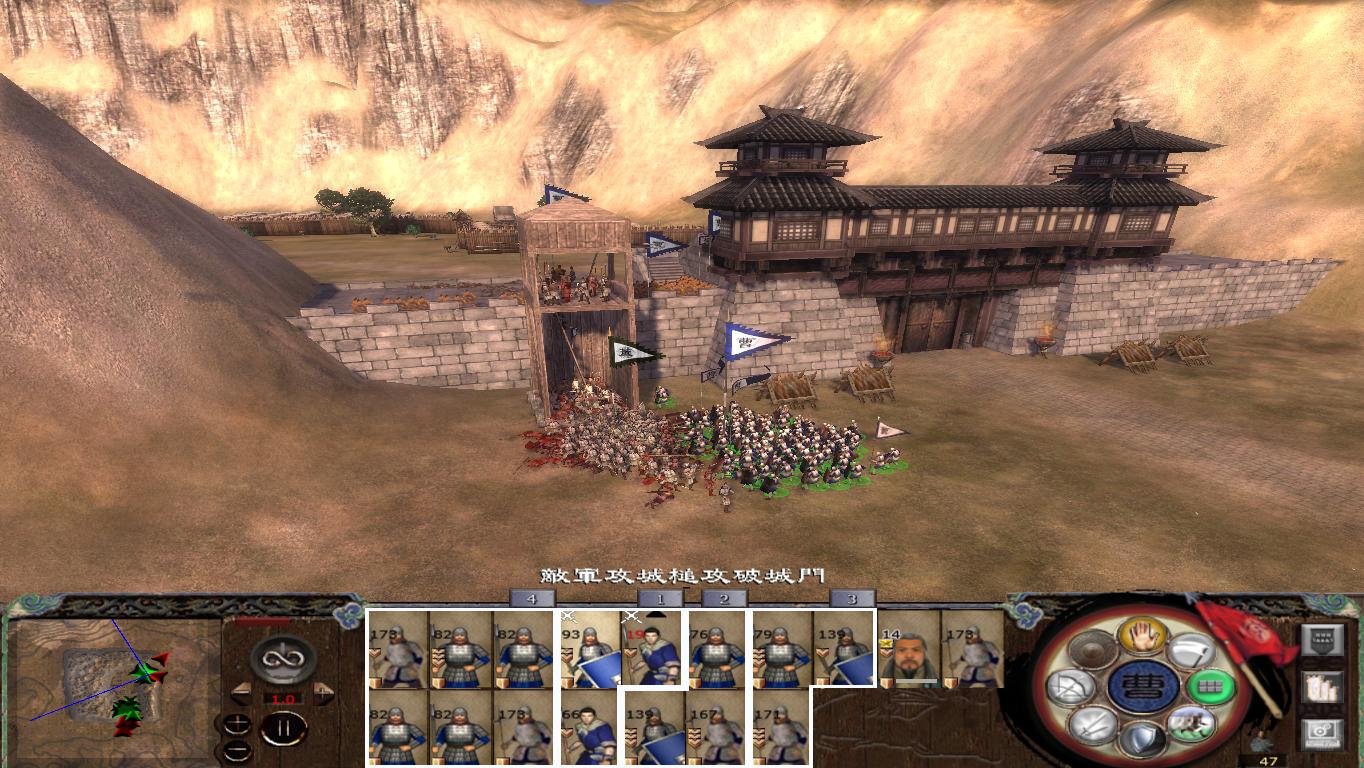Click the 1.0 battle speed display
Image resolution: width=1364 pixels, height=768 pixels.
coord(283,698)
